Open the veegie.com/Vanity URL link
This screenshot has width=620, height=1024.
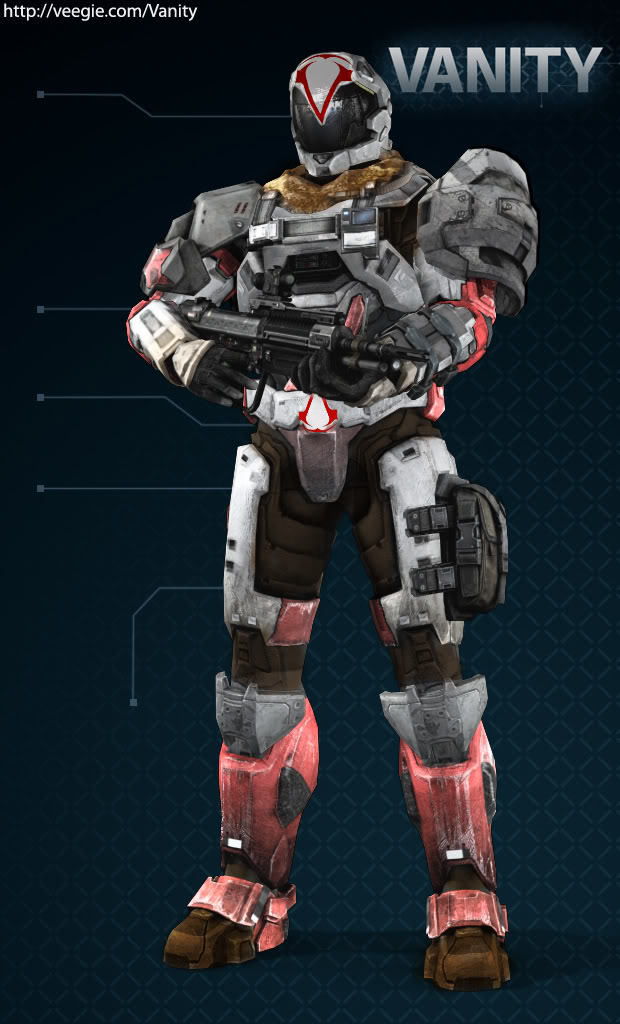click(99, 12)
